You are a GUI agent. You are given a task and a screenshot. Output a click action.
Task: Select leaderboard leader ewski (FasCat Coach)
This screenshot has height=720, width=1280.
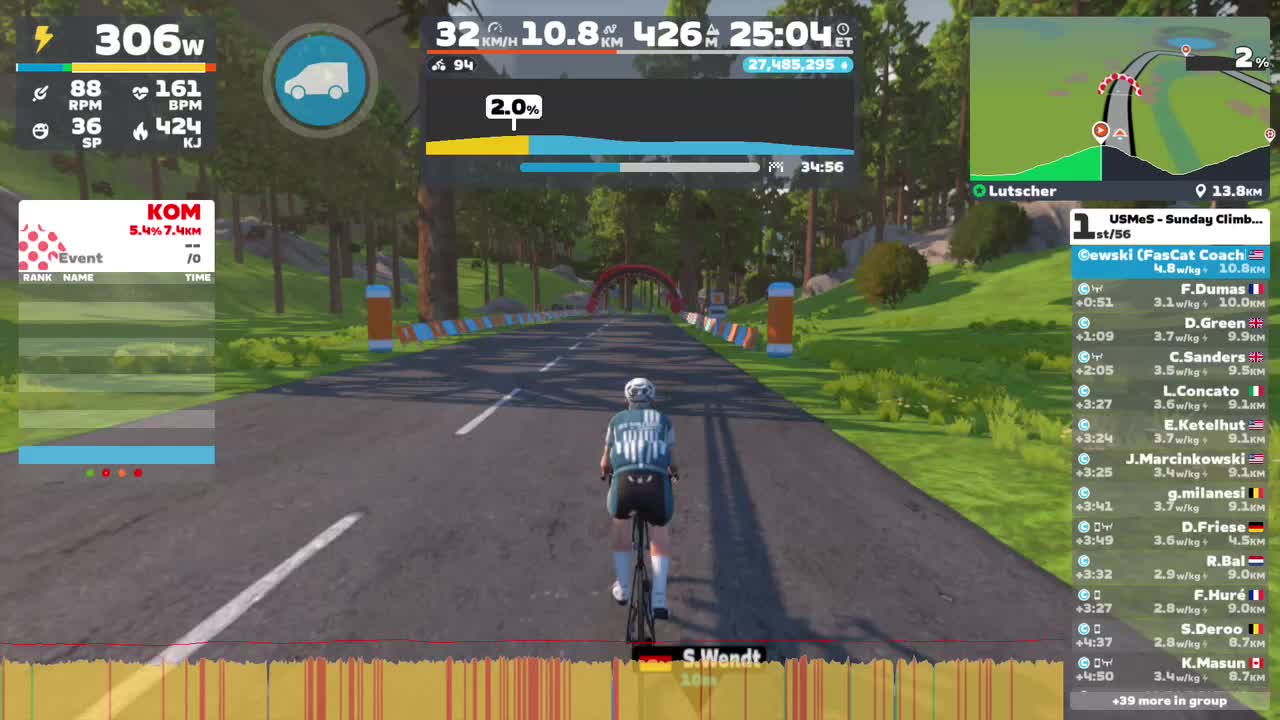click(x=1170, y=260)
